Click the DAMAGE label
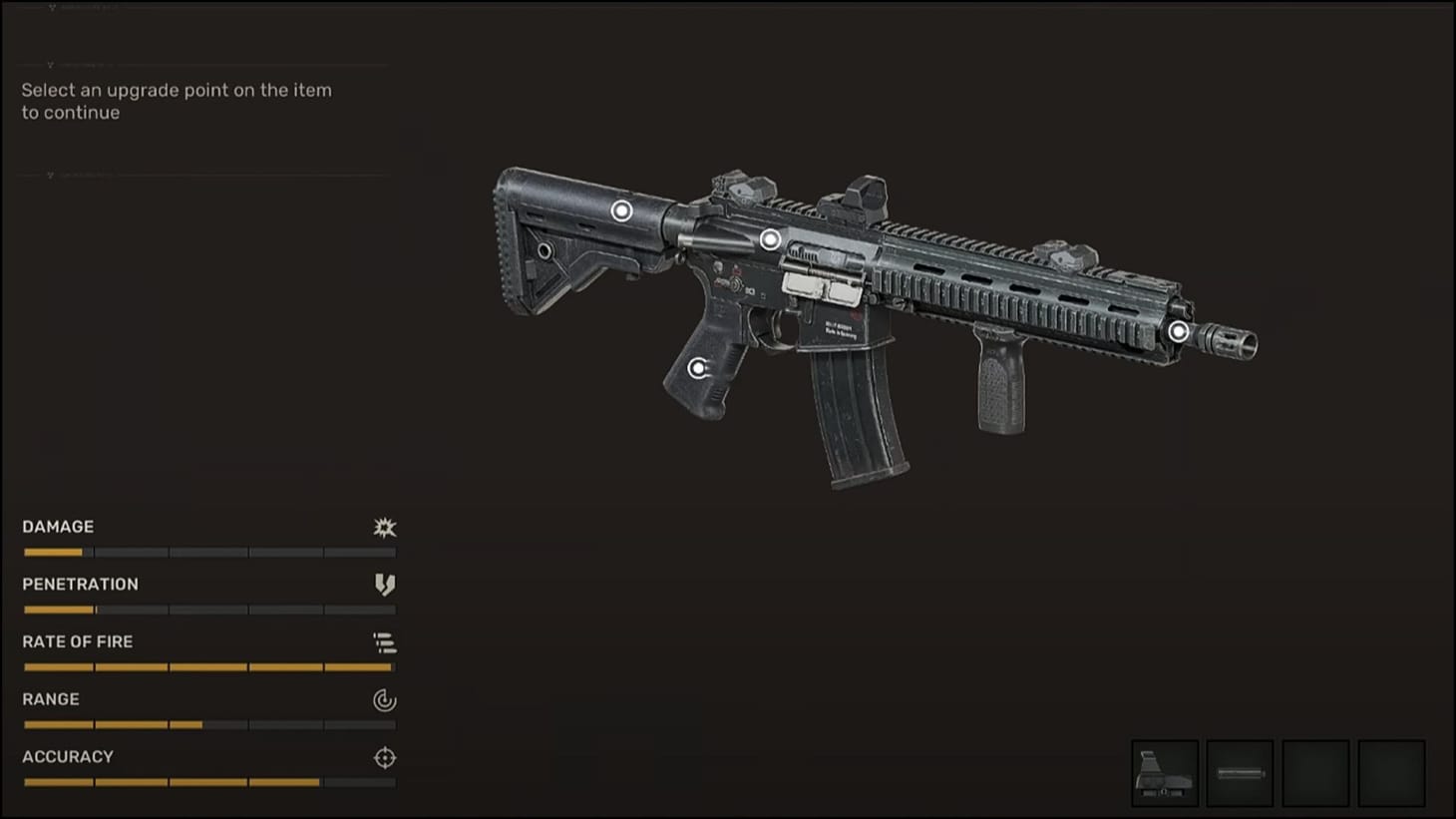 click(57, 527)
